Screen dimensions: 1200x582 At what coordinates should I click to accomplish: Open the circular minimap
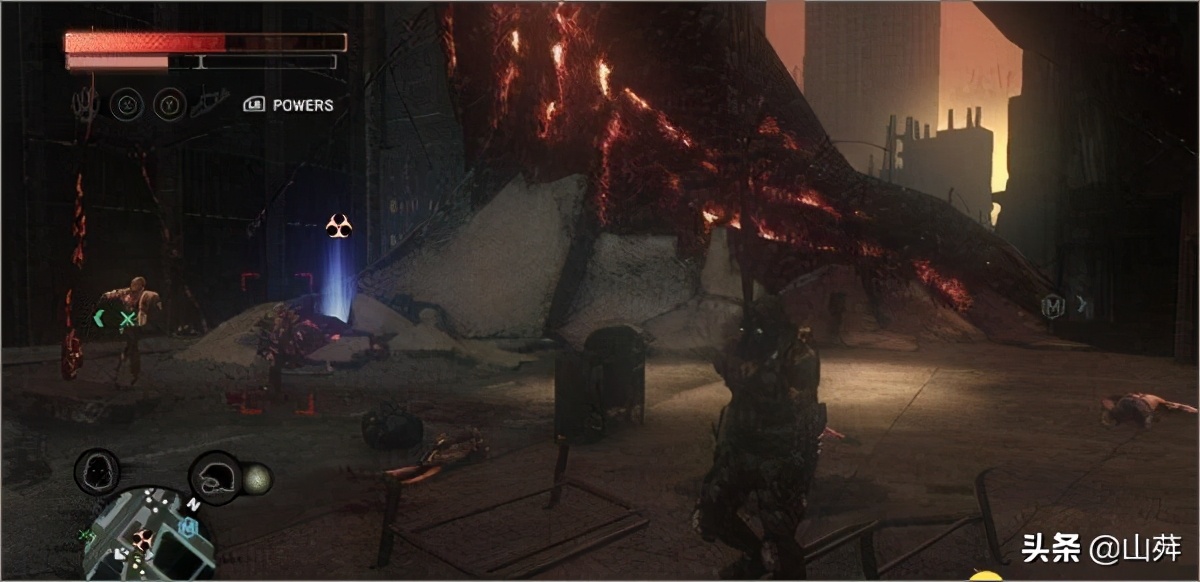[148, 534]
